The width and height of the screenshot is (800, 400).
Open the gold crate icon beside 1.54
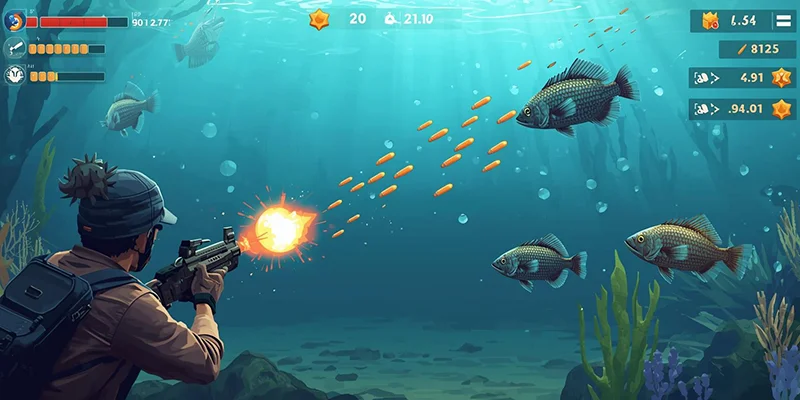click(711, 20)
